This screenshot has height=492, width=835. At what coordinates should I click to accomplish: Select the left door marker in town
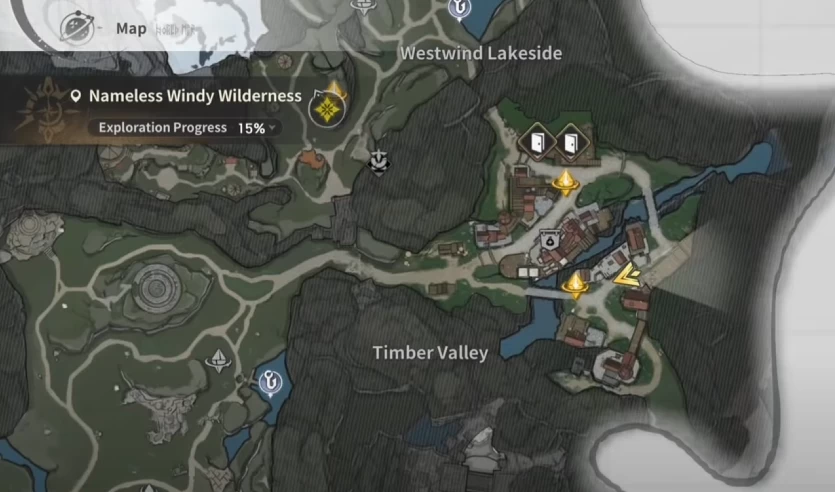536,141
